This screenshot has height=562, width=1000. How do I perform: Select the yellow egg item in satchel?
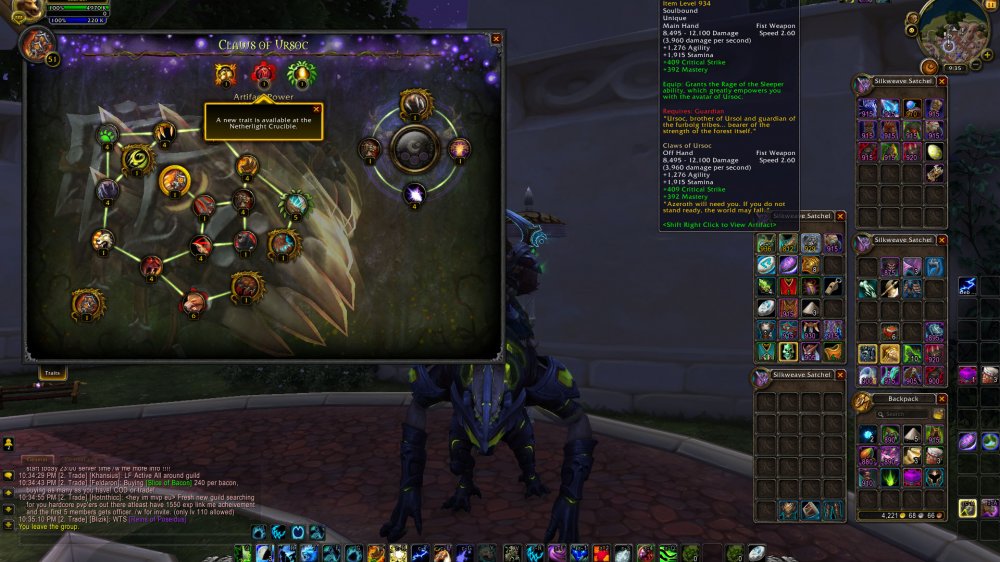(x=934, y=152)
